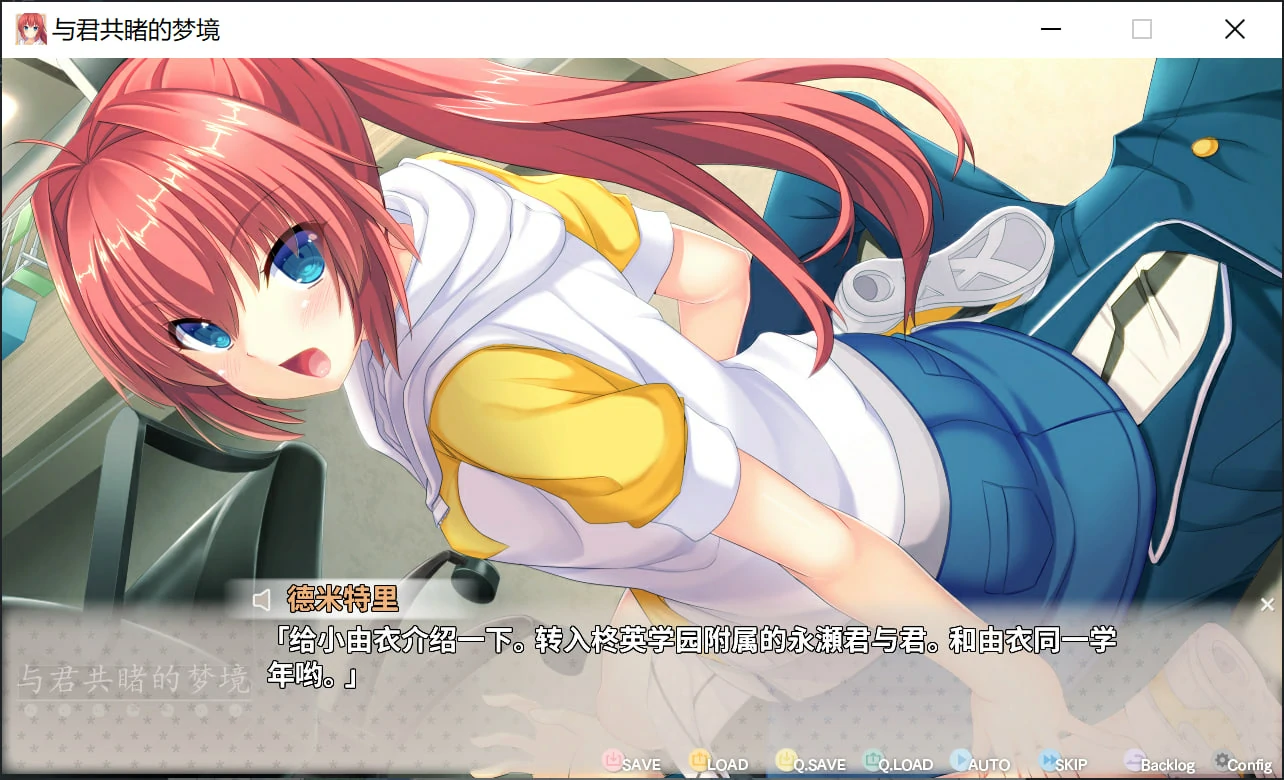The width and height of the screenshot is (1284, 780).
Task: Minimize the game window
Action: pyautogui.click(x=1050, y=29)
